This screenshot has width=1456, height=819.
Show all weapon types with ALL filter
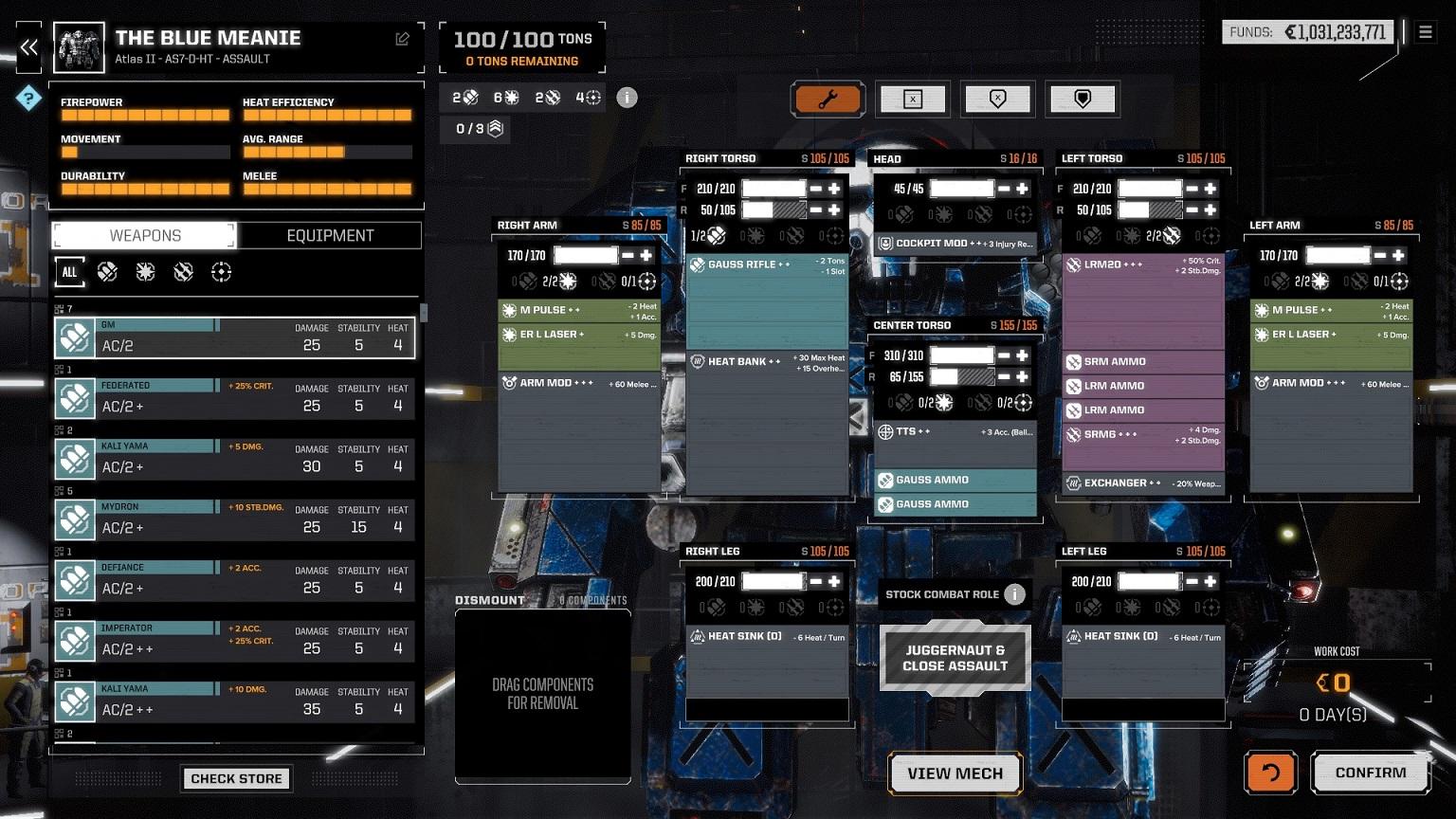[x=69, y=272]
